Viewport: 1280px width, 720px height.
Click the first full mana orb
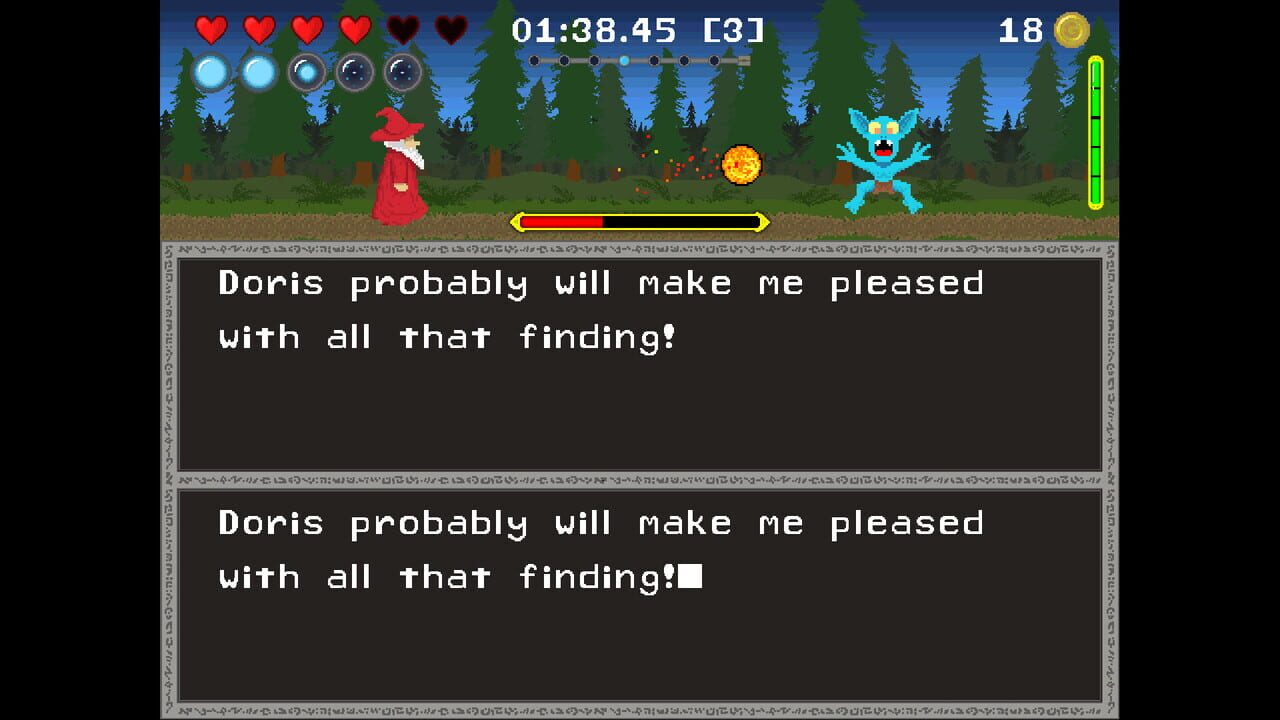click(211, 72)
